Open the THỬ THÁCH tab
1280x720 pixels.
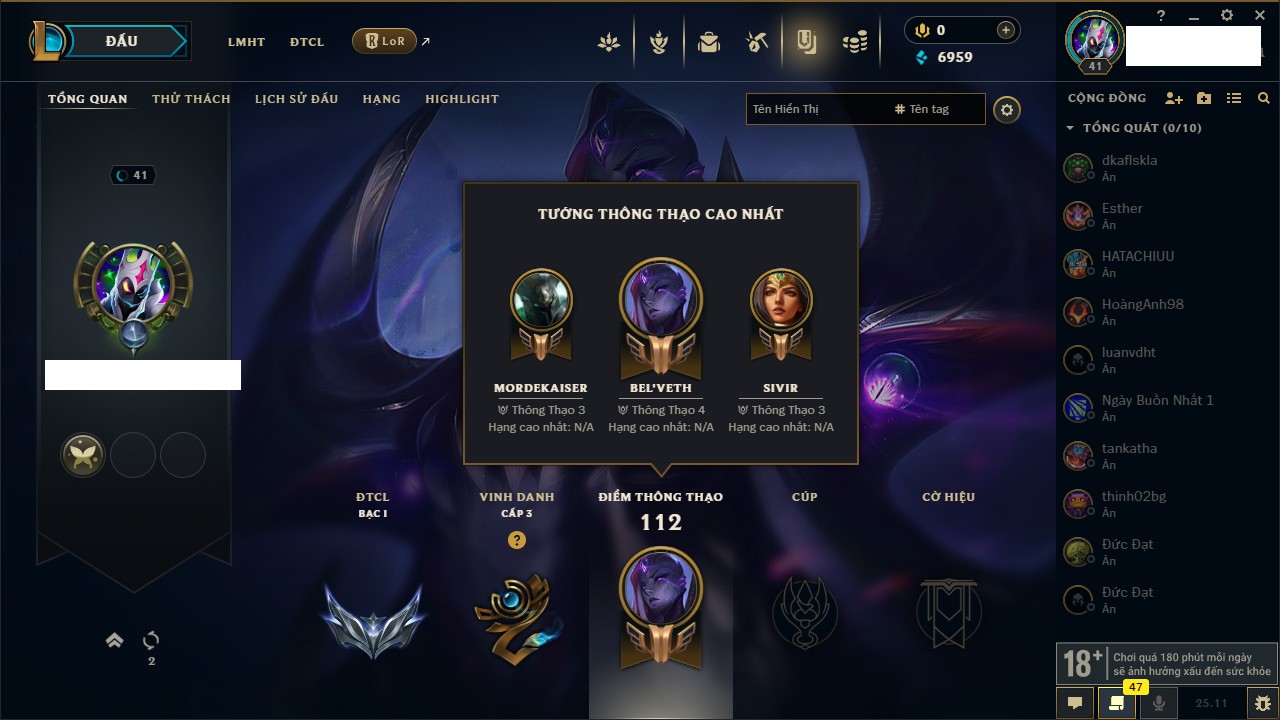[x=191, y=99]
